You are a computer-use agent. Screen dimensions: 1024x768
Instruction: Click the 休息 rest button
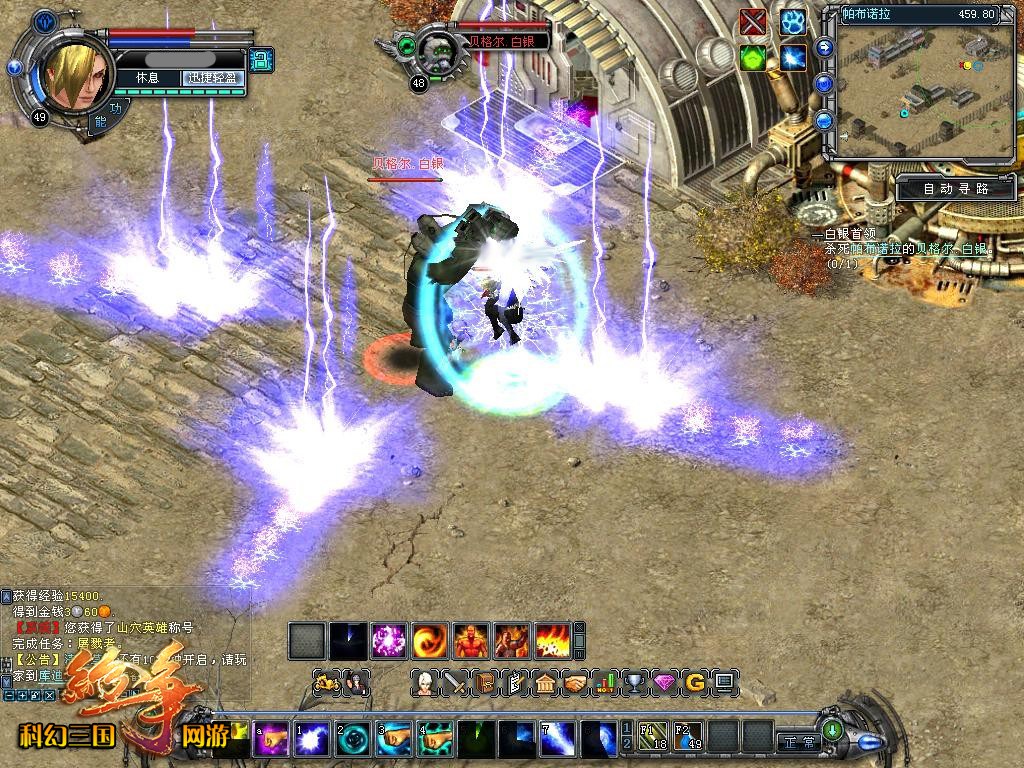(147, 78)
